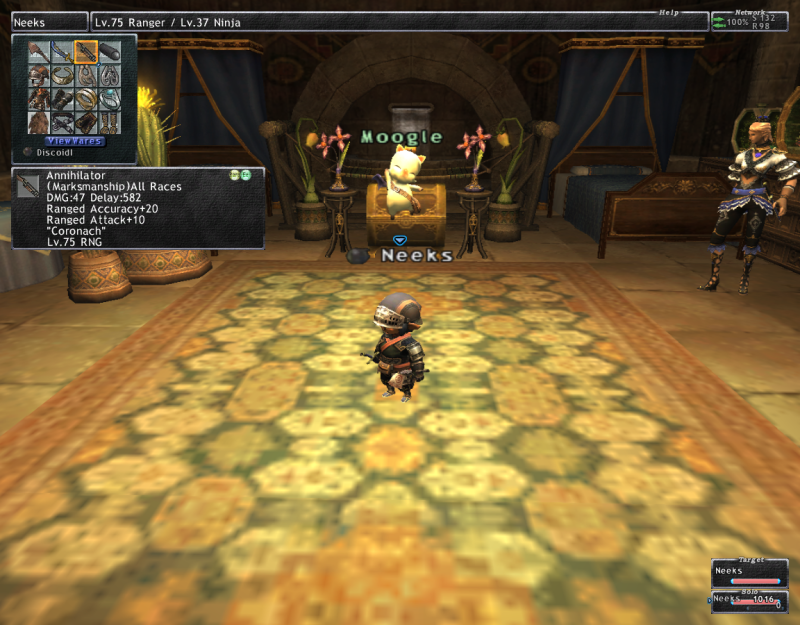Select the Annihilator gun slot

pos(85,52)
